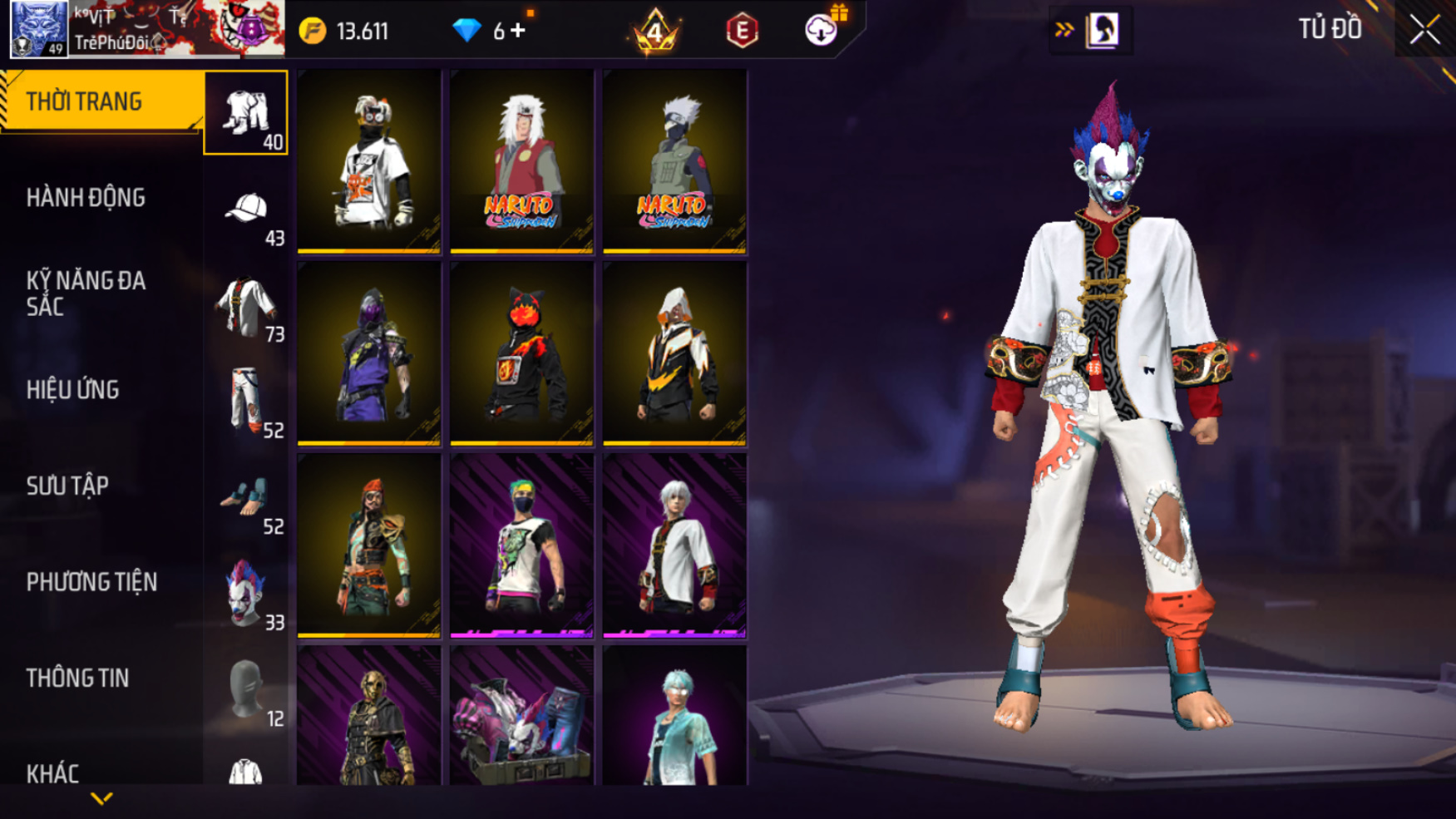Equip the black fire cat hoodie outfit

pyautogui.click(x=521, y=353)
